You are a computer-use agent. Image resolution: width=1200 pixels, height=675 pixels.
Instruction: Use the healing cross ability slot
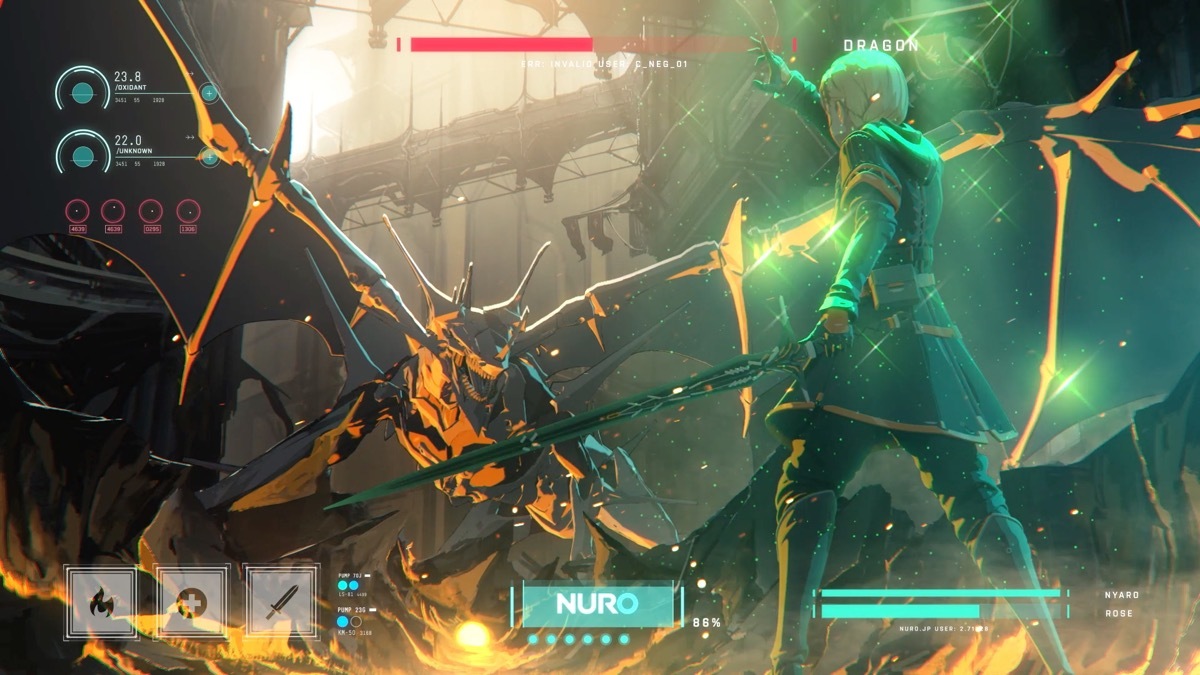pyautogui.click(x=190, y=602)
